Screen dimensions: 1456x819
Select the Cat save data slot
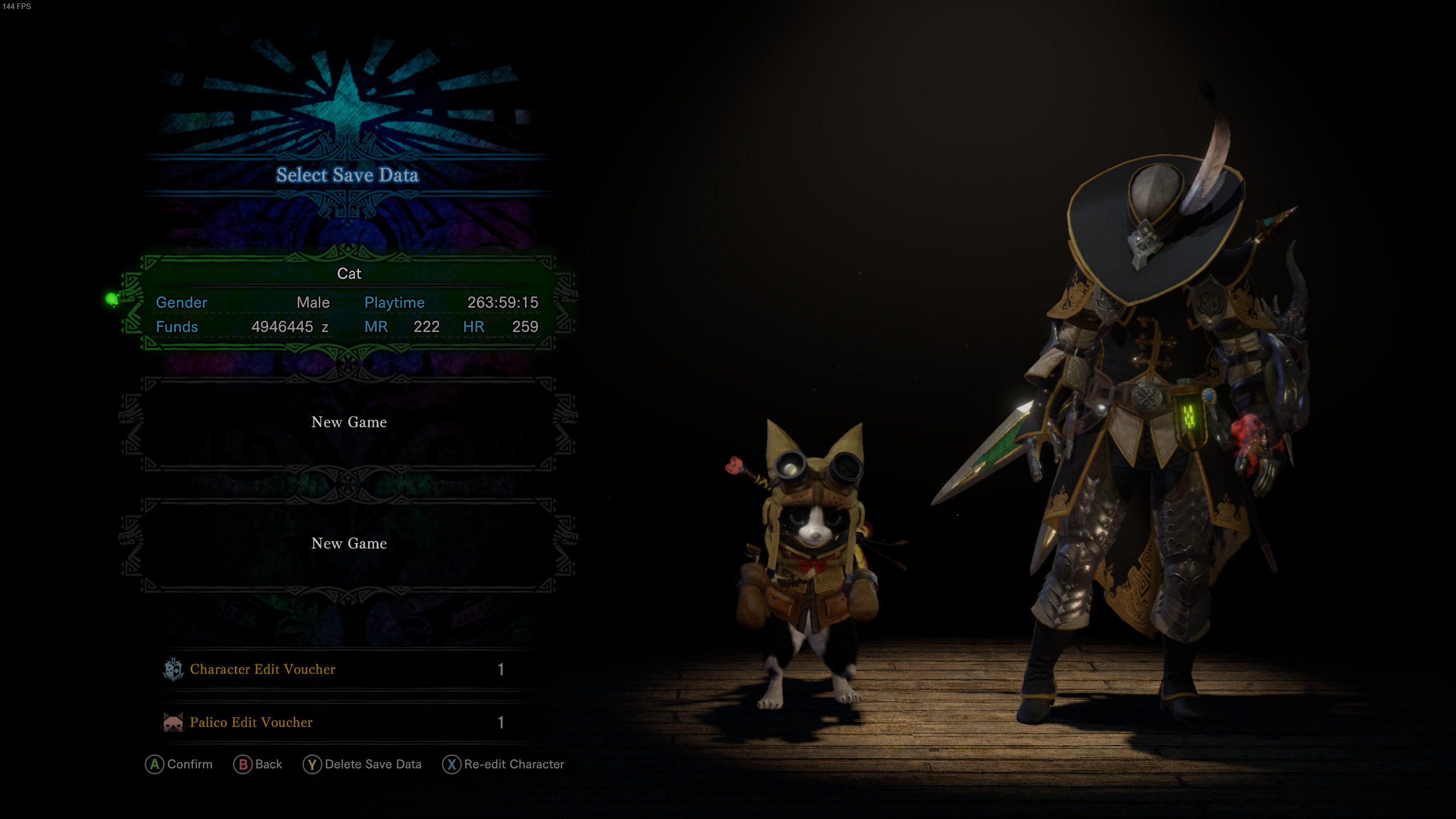click(348, 301)
